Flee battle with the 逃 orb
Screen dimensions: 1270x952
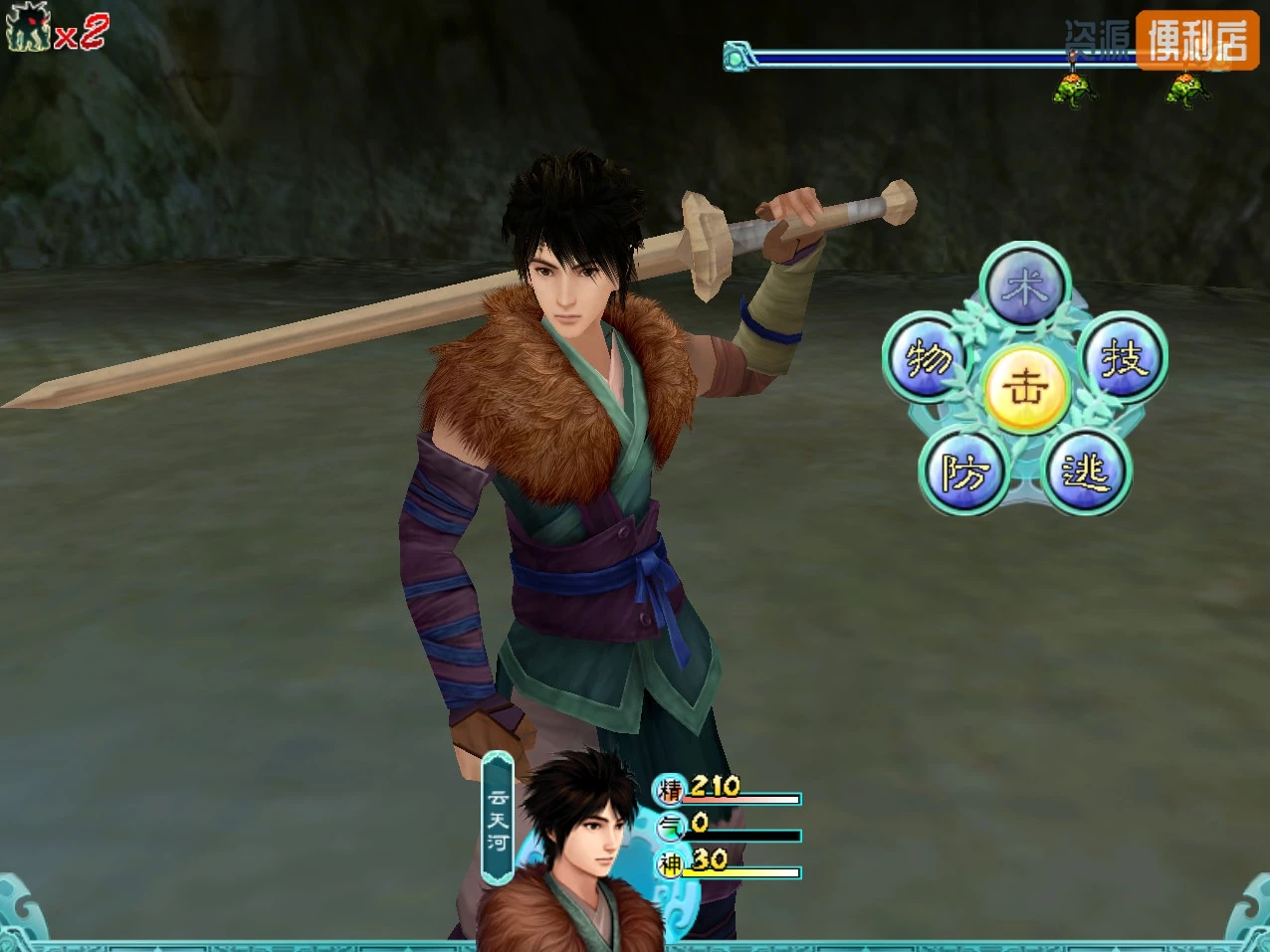pyautogui.click(x=1086, y=473)
